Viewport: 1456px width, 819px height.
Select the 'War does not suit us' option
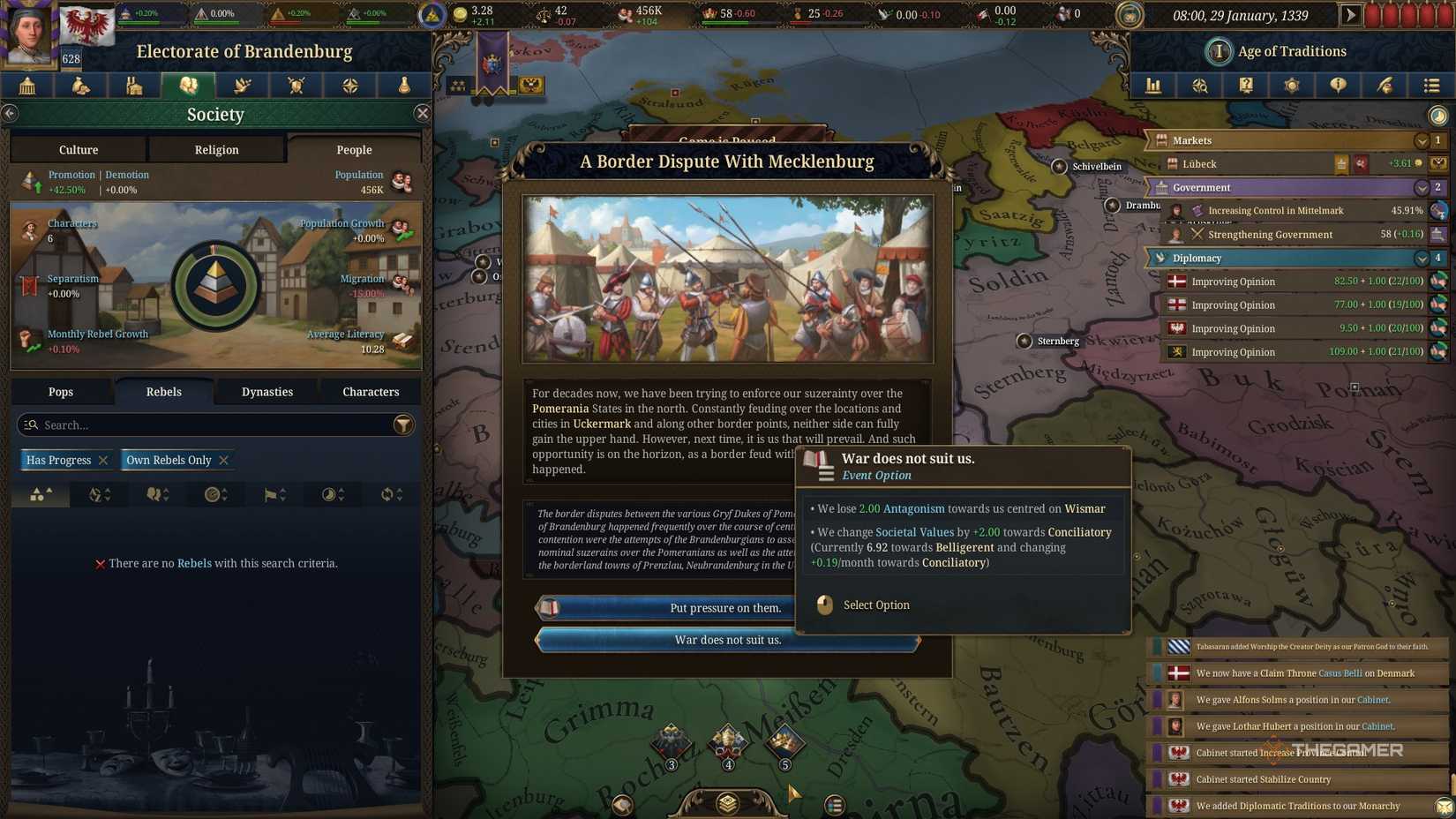point(725,640)
